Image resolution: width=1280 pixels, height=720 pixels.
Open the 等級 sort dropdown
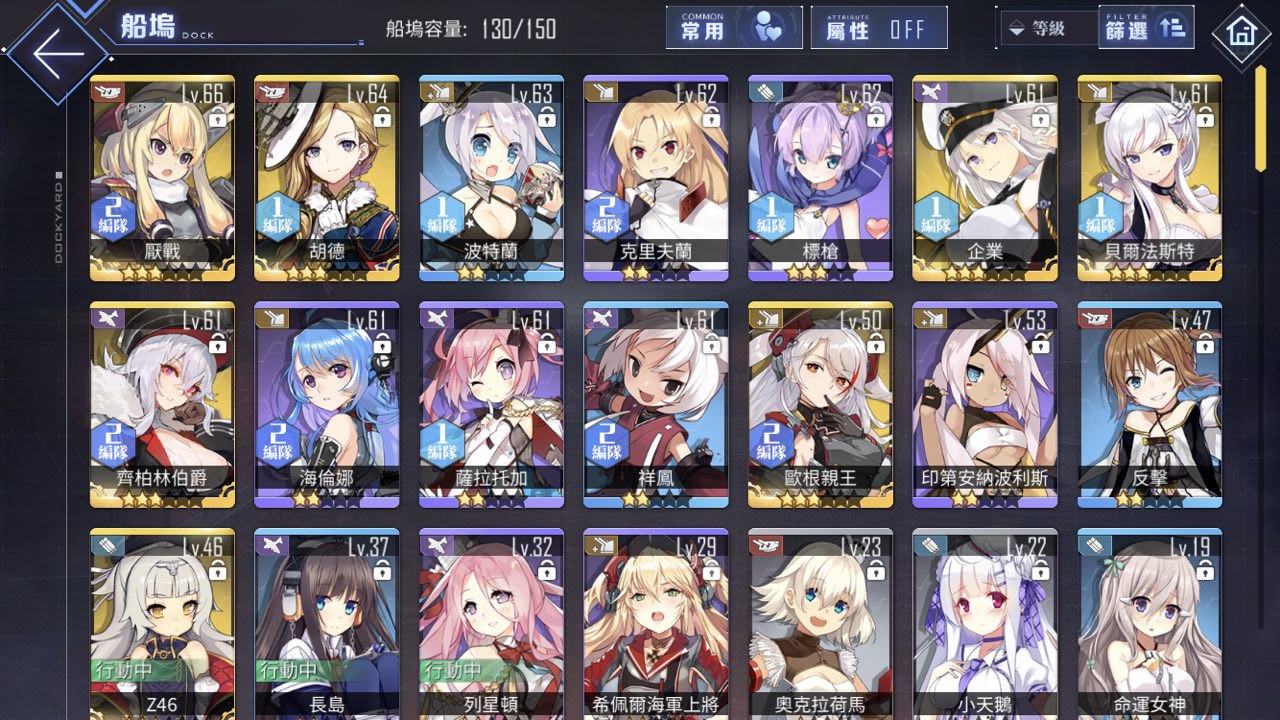[1047, 29]
